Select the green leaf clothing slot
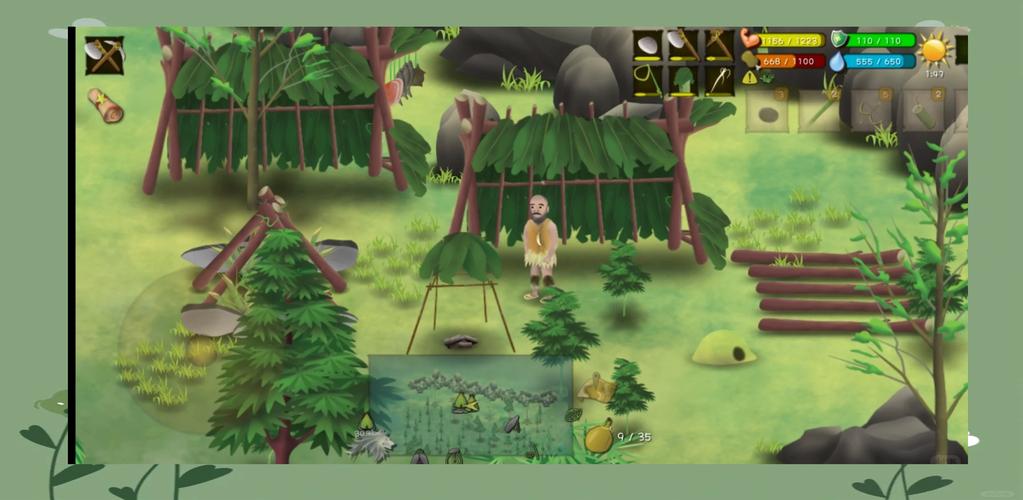This screenshot has height=500, width=1023. (x=684, y=80)
